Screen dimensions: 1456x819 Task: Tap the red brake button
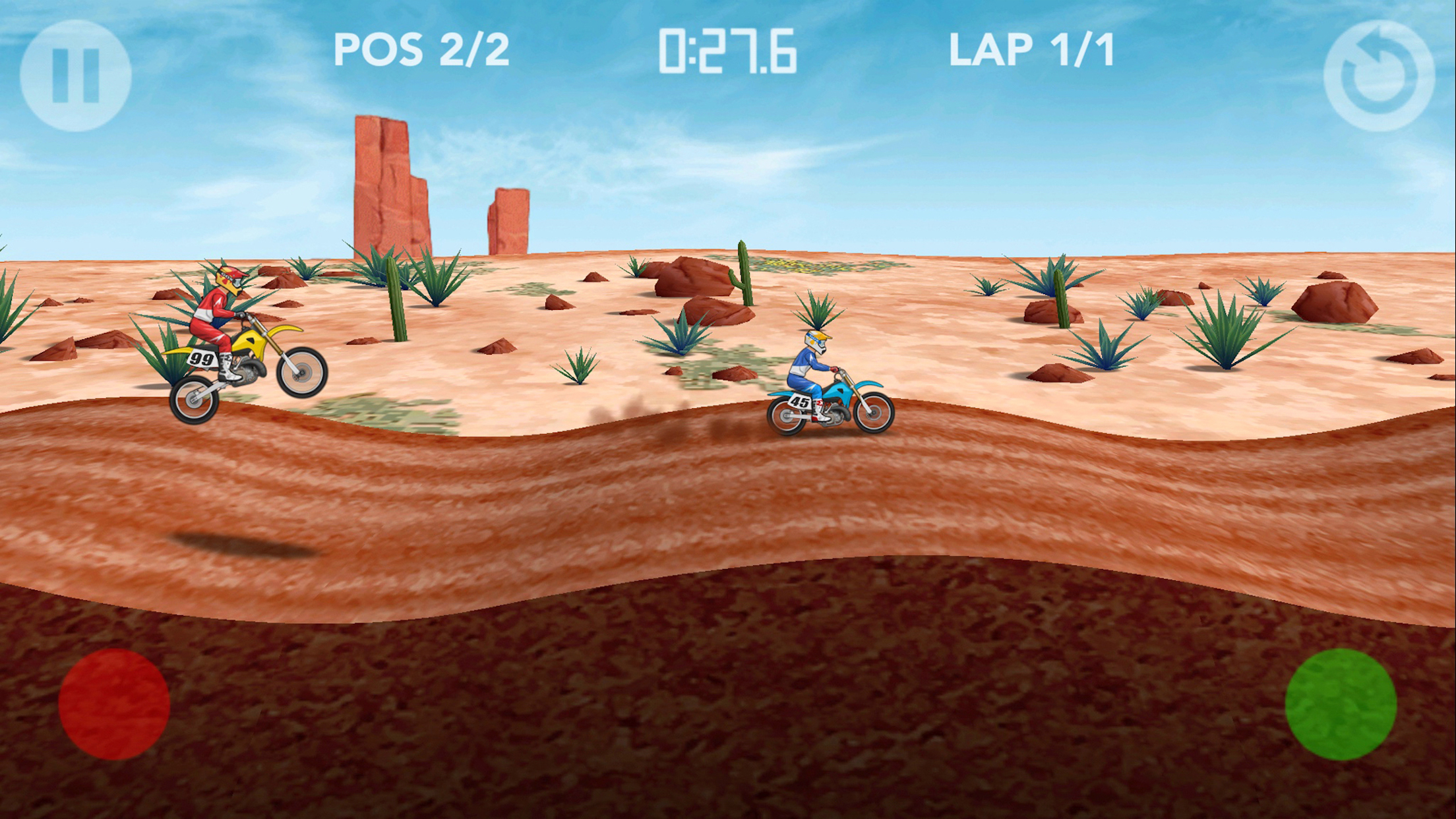tap(114, 704)
